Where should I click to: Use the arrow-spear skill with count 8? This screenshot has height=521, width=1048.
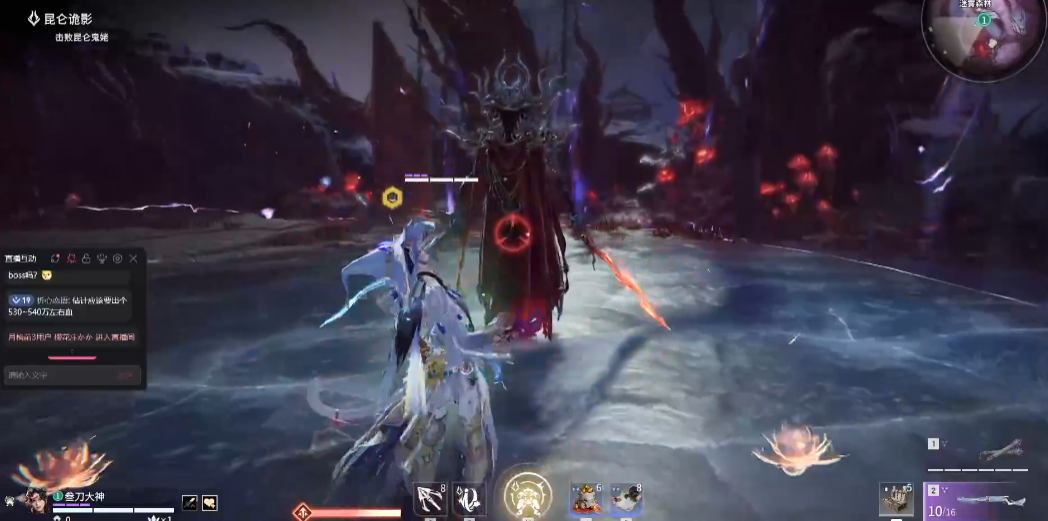click(x=429, y=498)
